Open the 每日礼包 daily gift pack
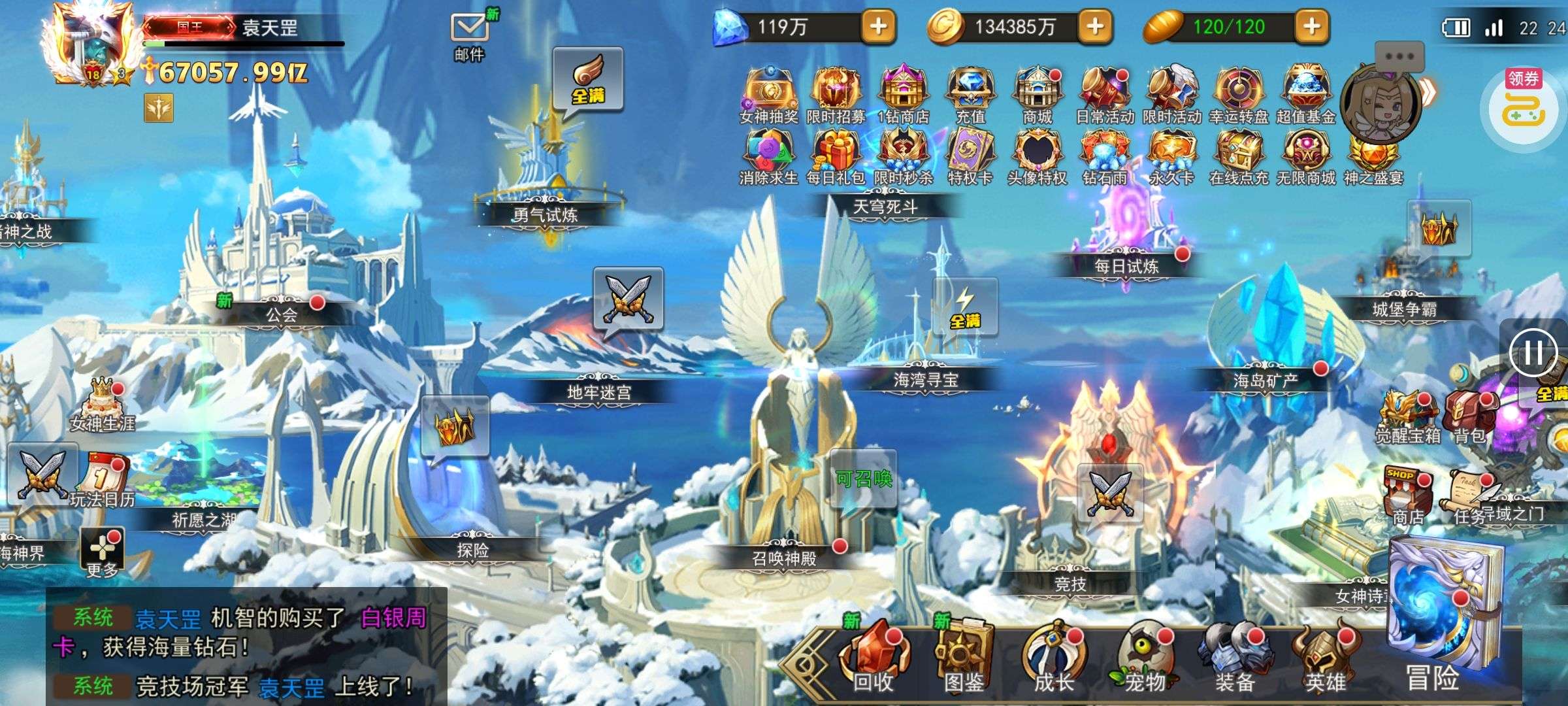Image resolution: width=1568 pixels, height=706 pixels. click(x=836, y=157)
